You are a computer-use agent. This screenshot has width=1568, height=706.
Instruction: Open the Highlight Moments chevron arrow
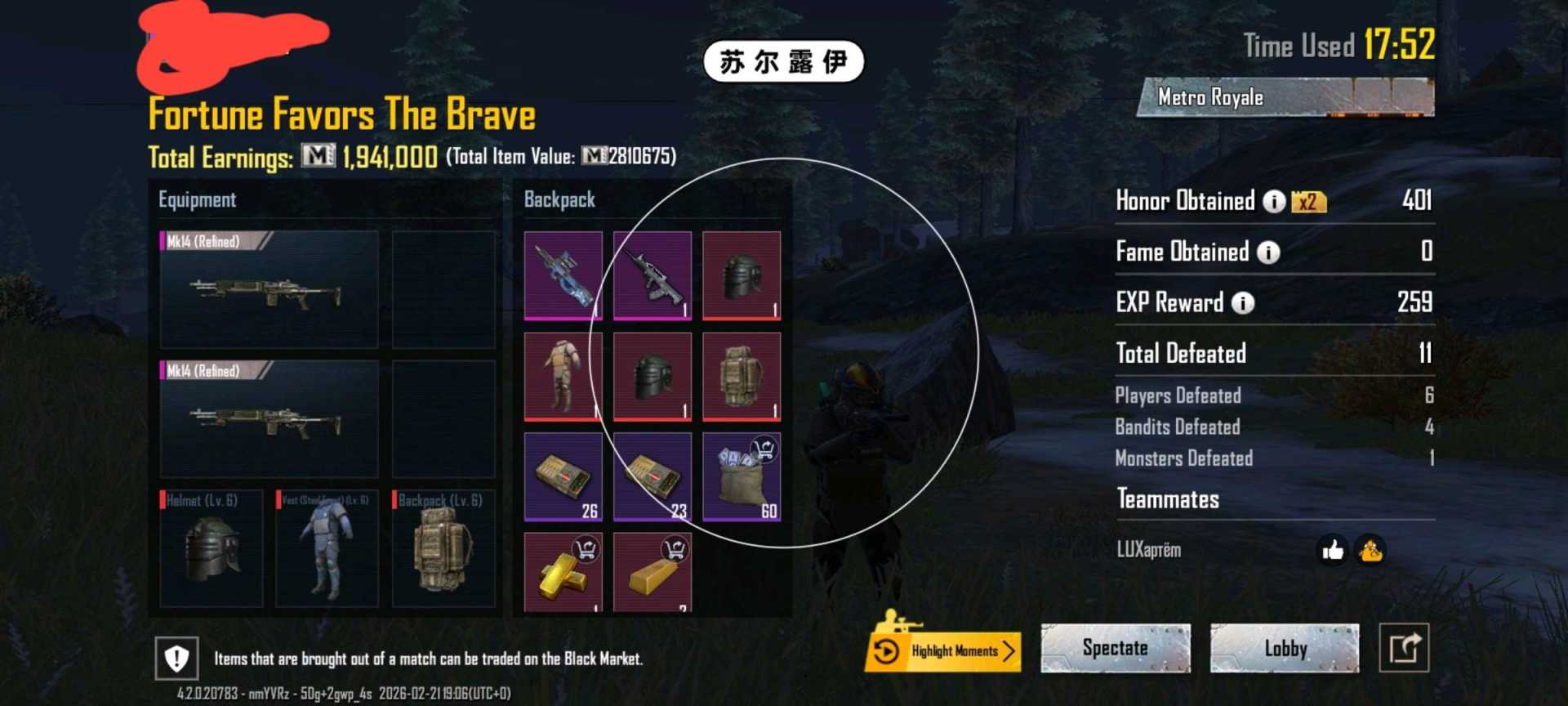(x=1009, y=651)
